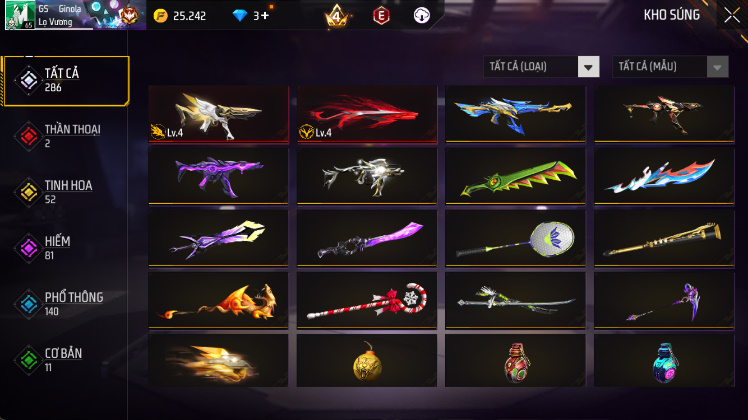Viewport: 748px width, 420px height.
Task: Pick the blue and yellow rifle skin
Action: (x=515, y=114)
